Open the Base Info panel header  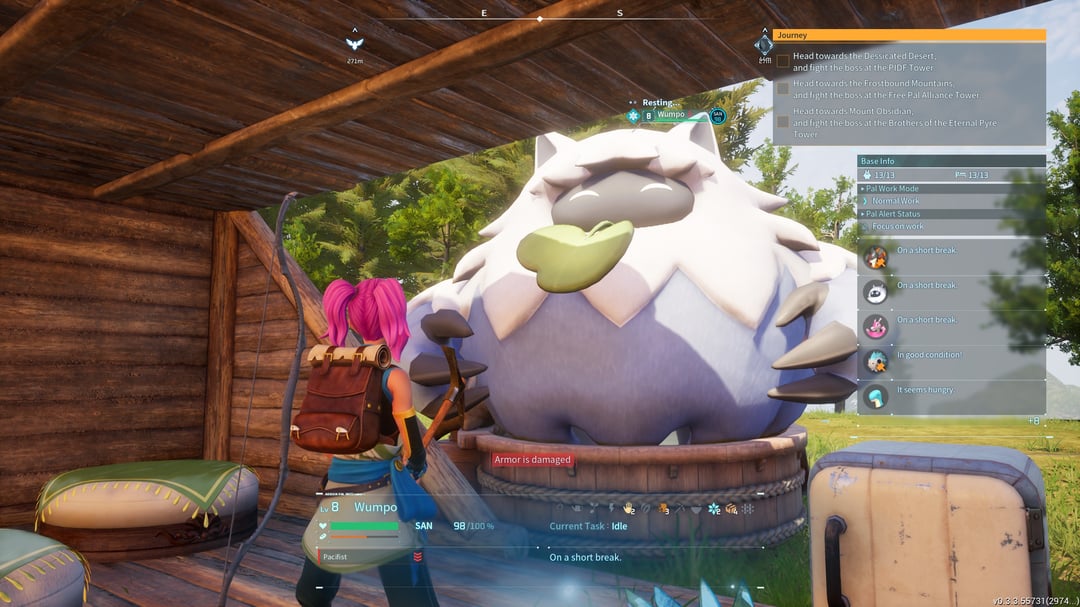pyautogui.click(x=950, y=161)
